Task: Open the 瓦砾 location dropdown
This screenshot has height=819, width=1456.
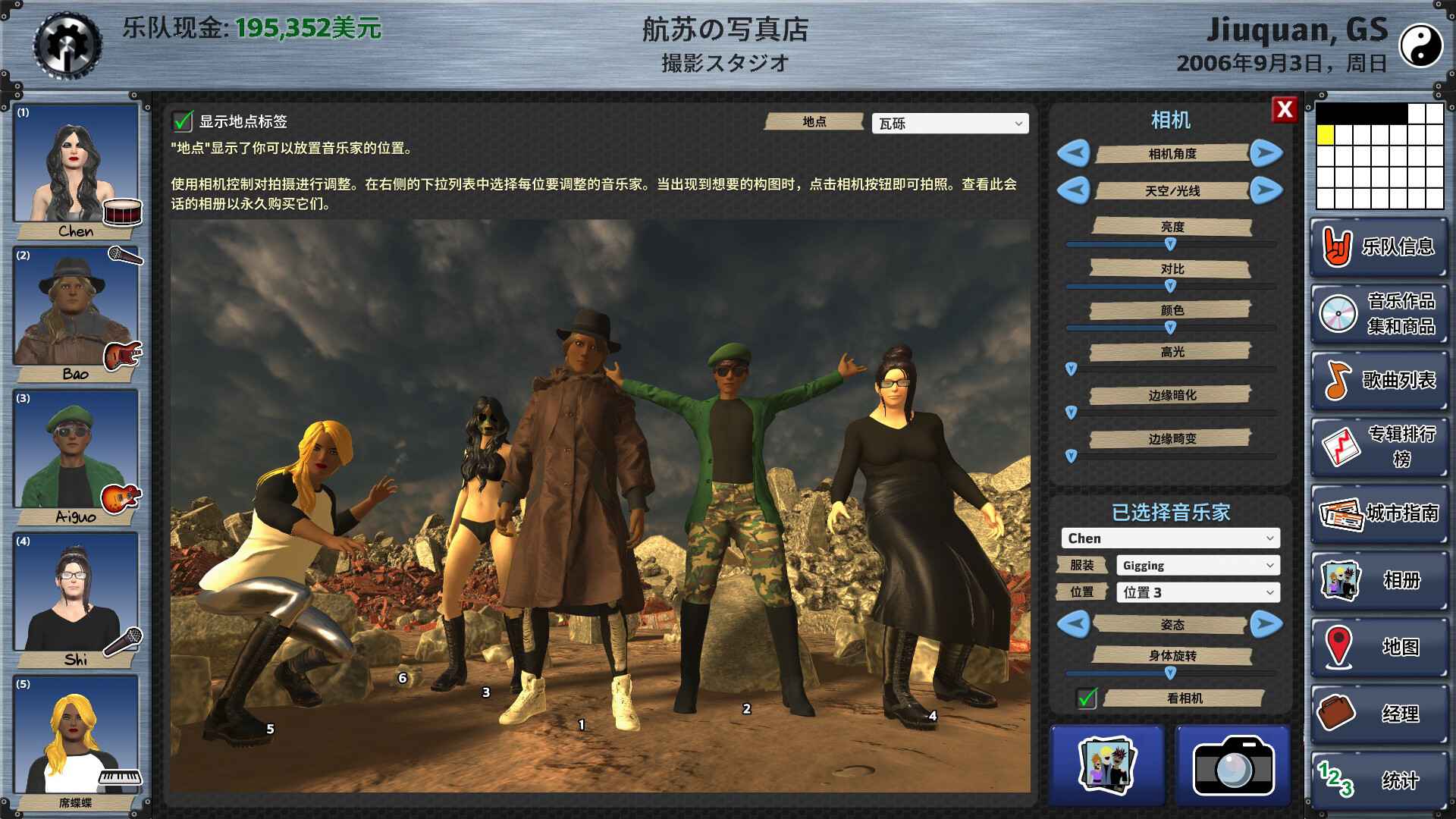Action: click(949, 123)
